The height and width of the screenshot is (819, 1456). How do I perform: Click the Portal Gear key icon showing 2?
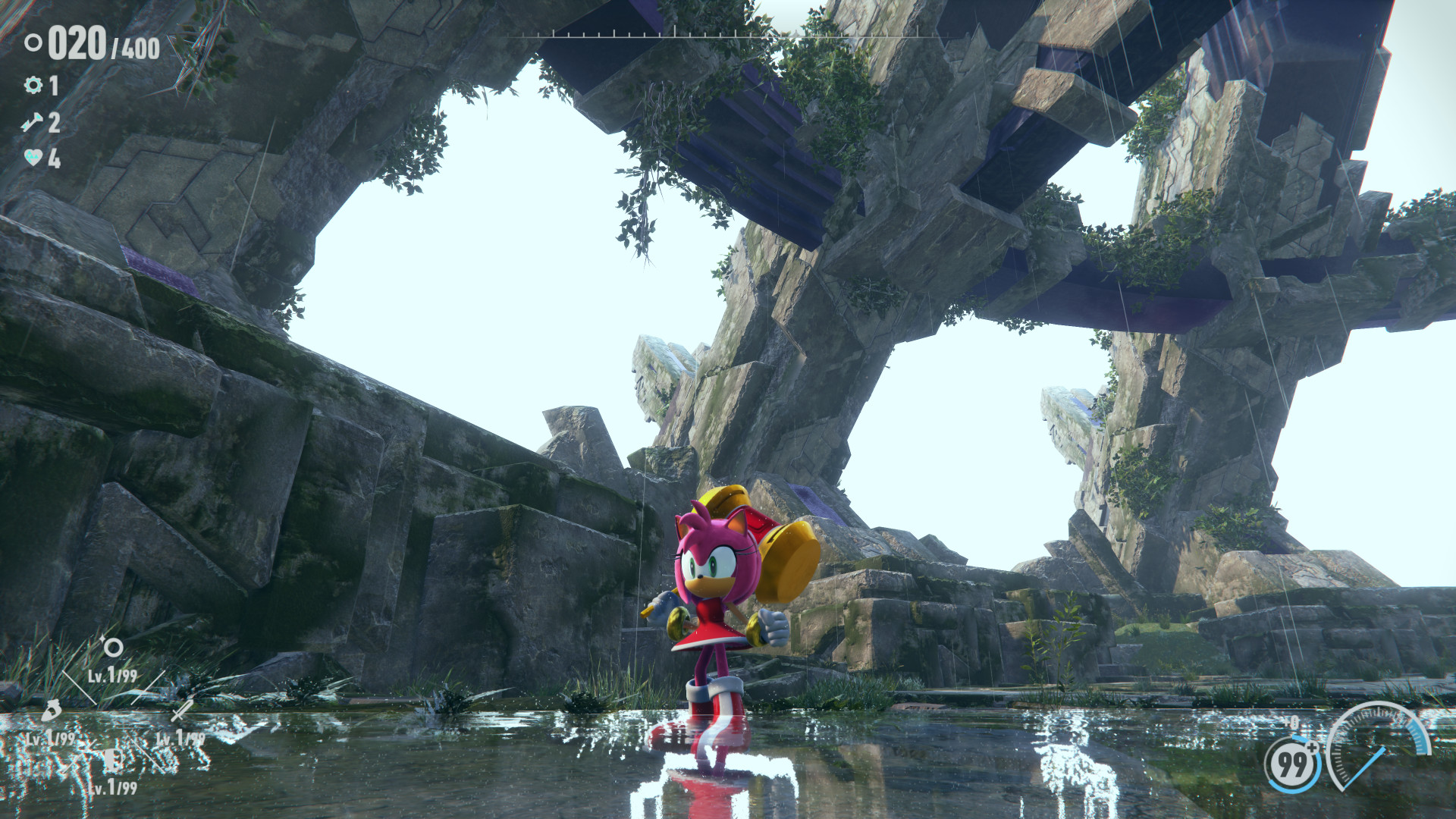[x=32, y=122]
